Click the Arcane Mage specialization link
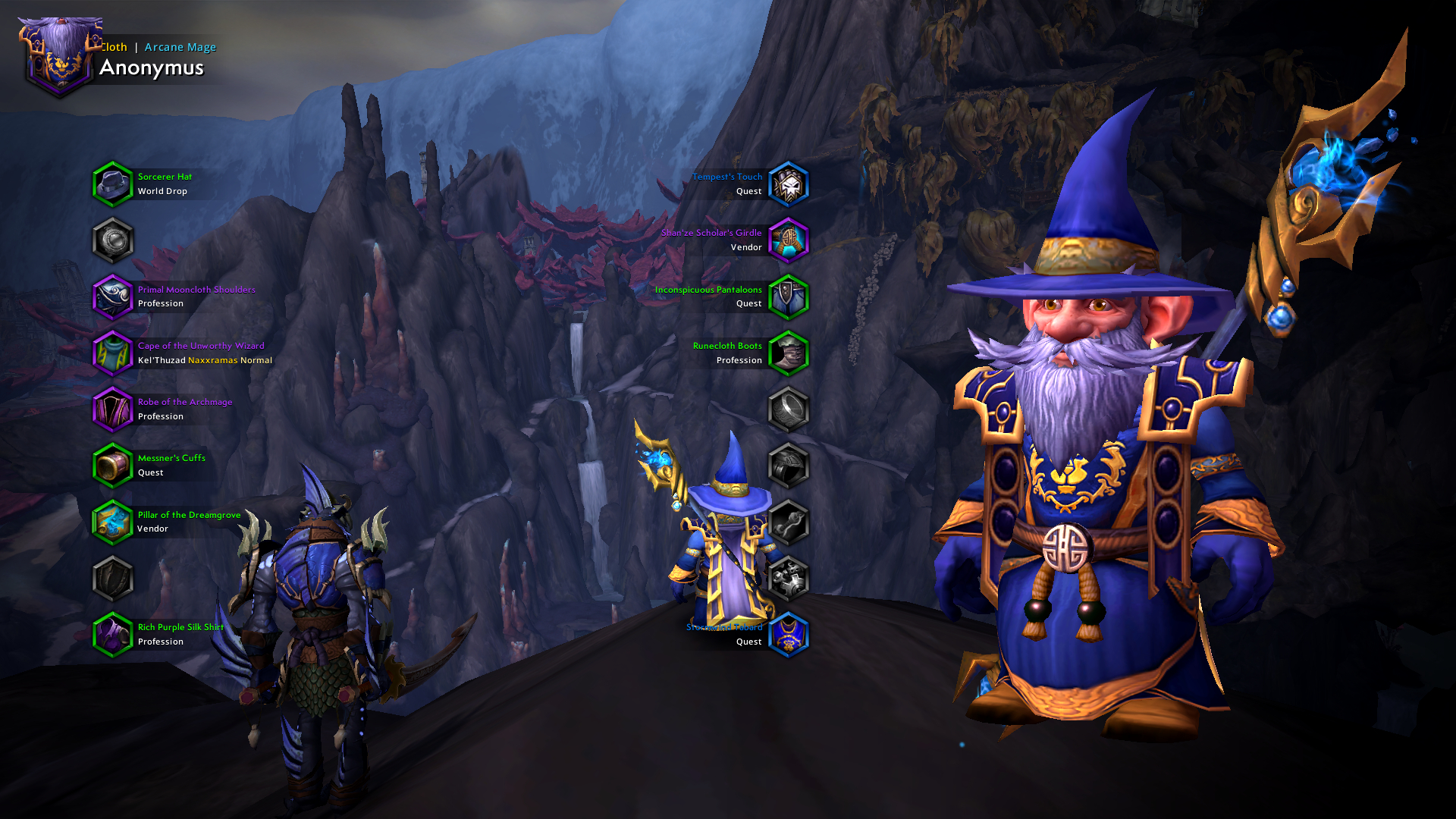Image resolution: width=1456 pixels, height=819 pixels. [x=179, y=47]
